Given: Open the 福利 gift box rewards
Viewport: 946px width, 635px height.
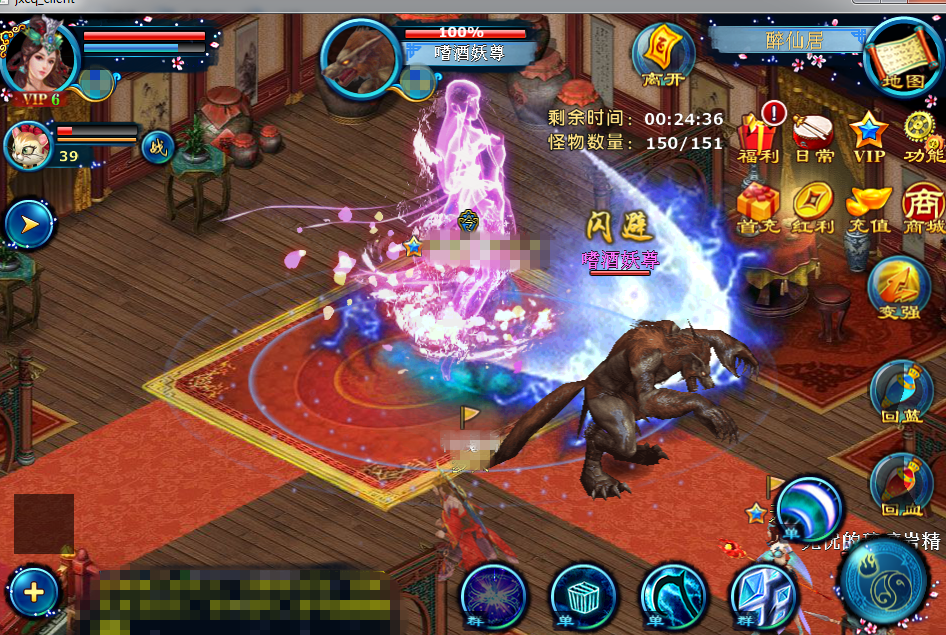Looking at the screenshot, I should tap(757, 137).
